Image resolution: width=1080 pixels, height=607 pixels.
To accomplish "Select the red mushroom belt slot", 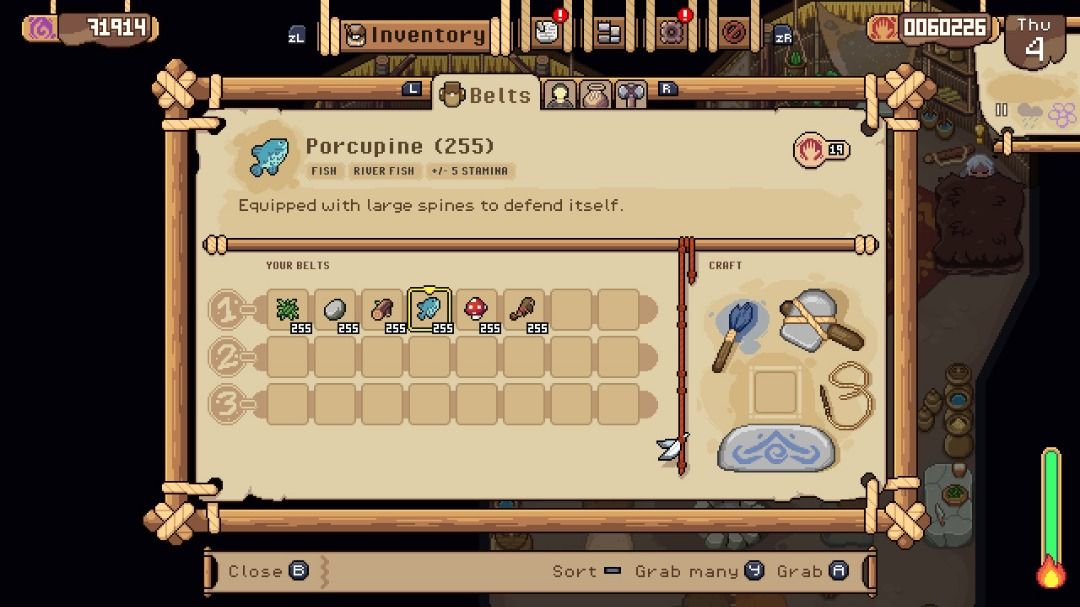I will (477, 309).
